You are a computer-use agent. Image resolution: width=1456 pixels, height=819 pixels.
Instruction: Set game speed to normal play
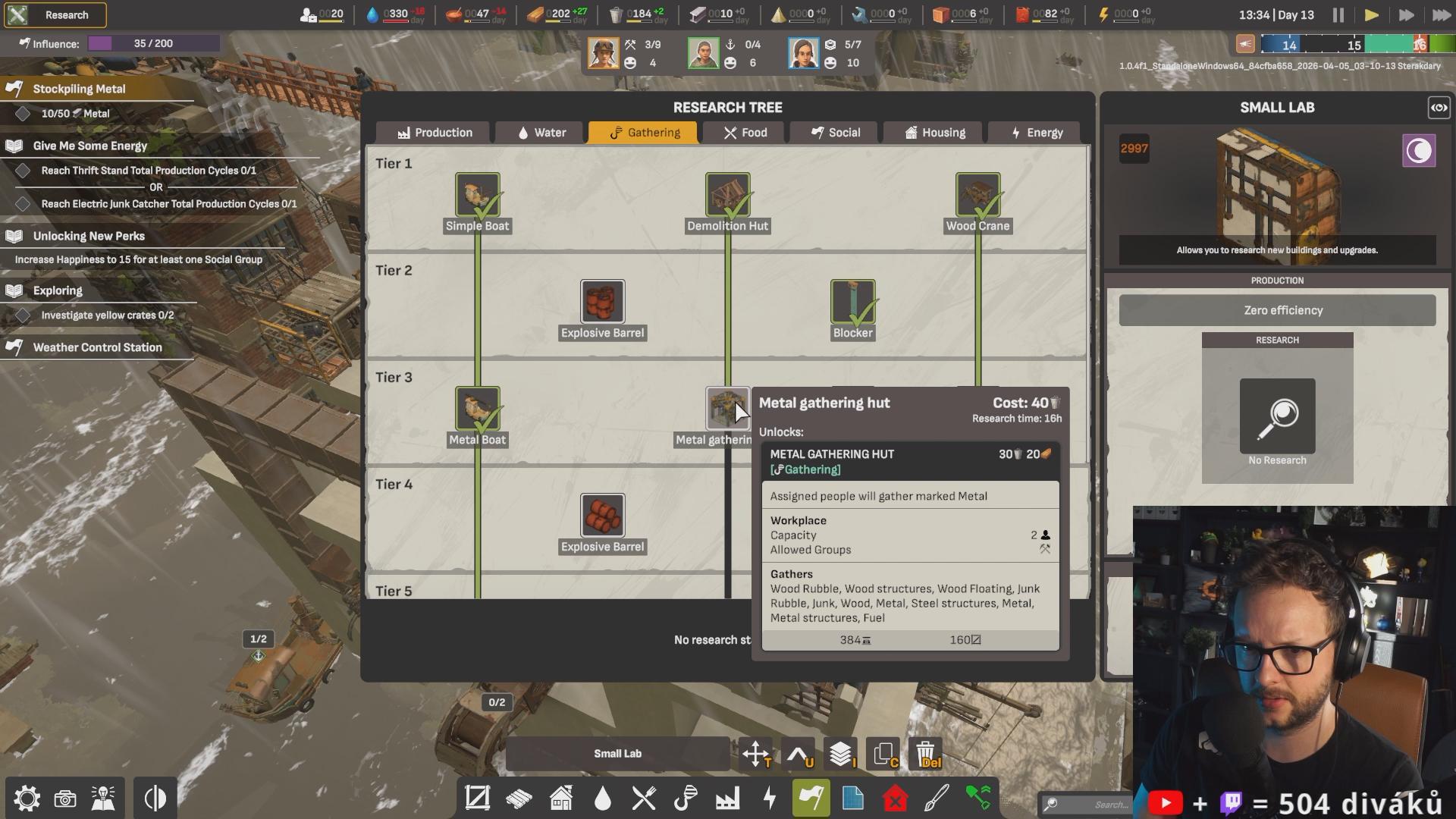click(x=1371, y=15)
